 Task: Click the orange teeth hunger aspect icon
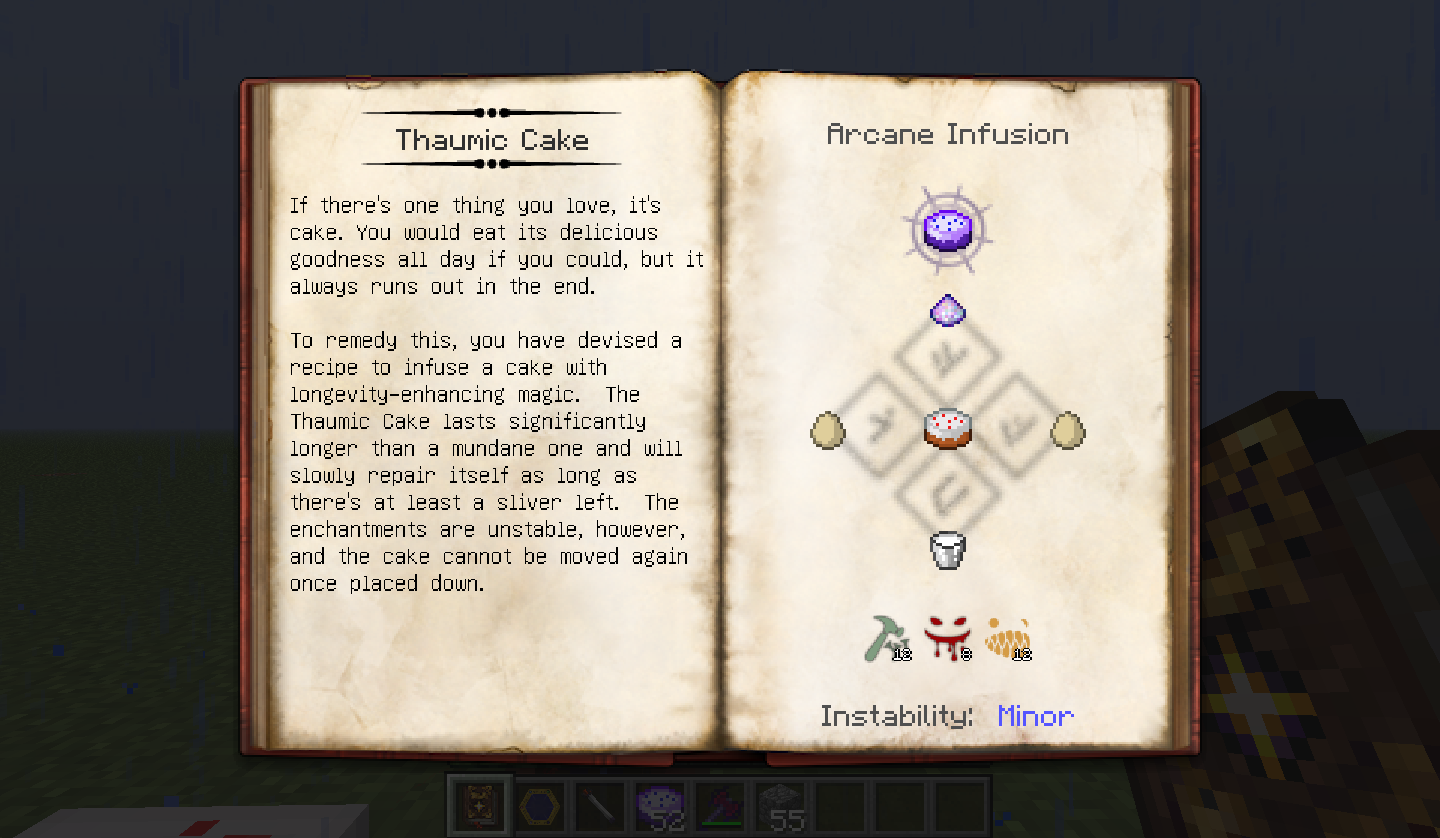point(1008,637)
